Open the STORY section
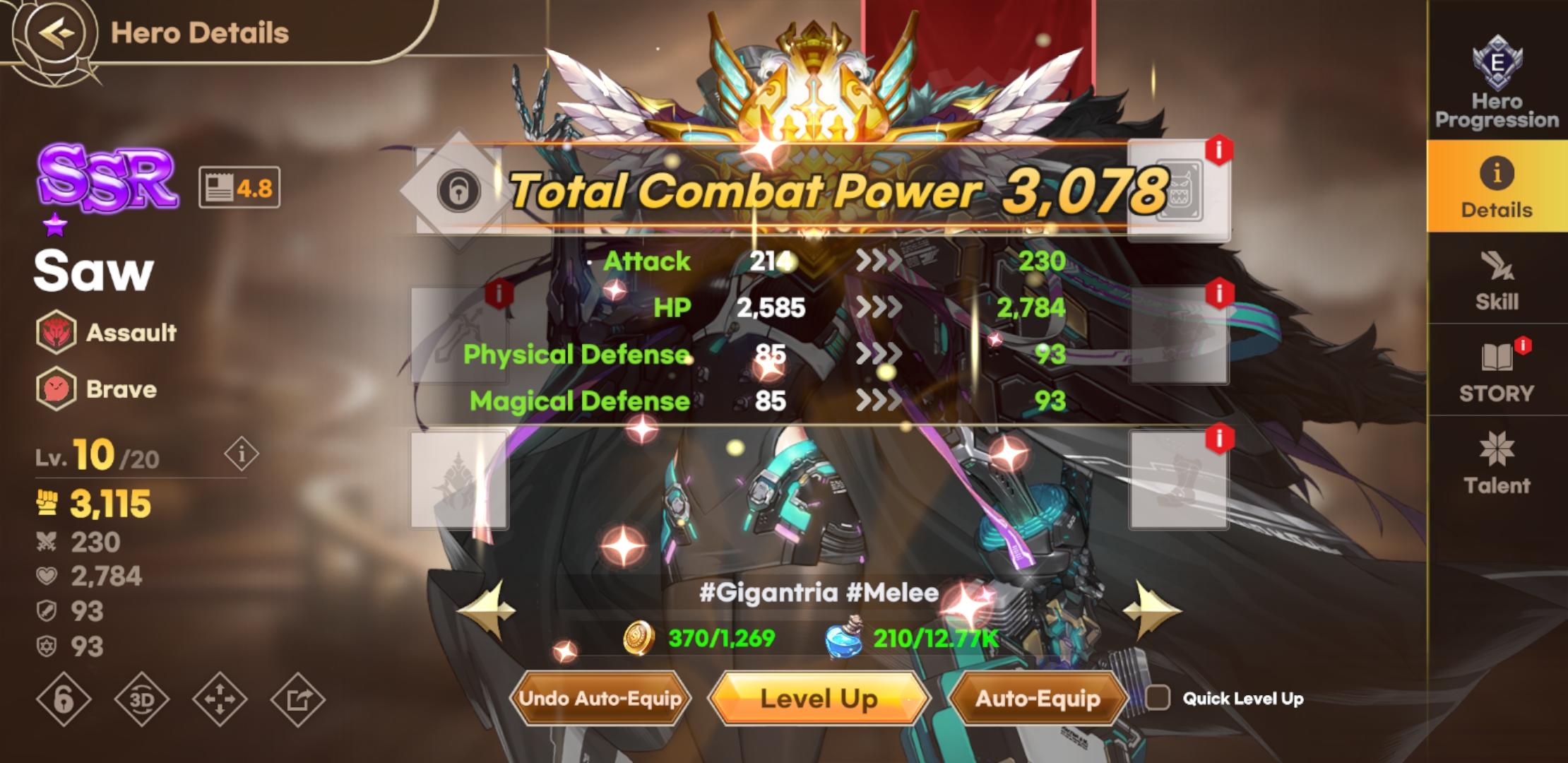The height and width of the screenshot is (763, 1568). click(x=1497, y=374)
